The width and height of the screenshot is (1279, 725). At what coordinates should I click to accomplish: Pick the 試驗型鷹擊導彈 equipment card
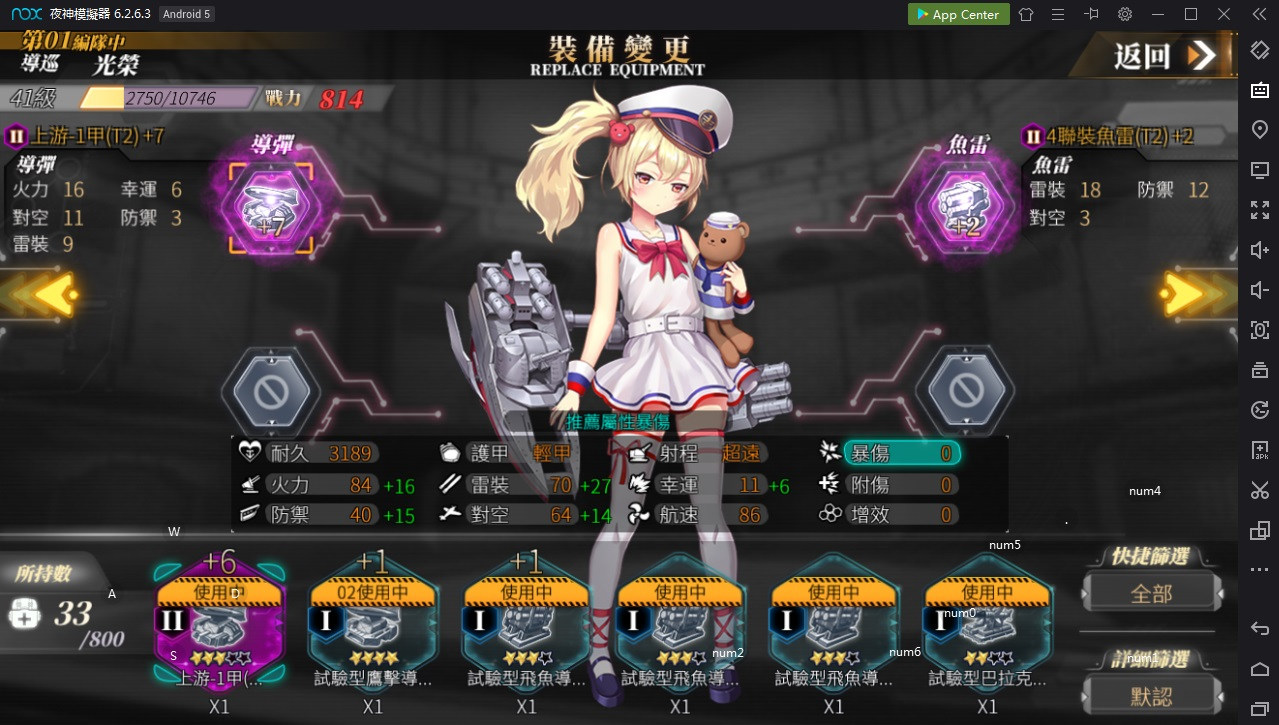(x=373, y=622)
